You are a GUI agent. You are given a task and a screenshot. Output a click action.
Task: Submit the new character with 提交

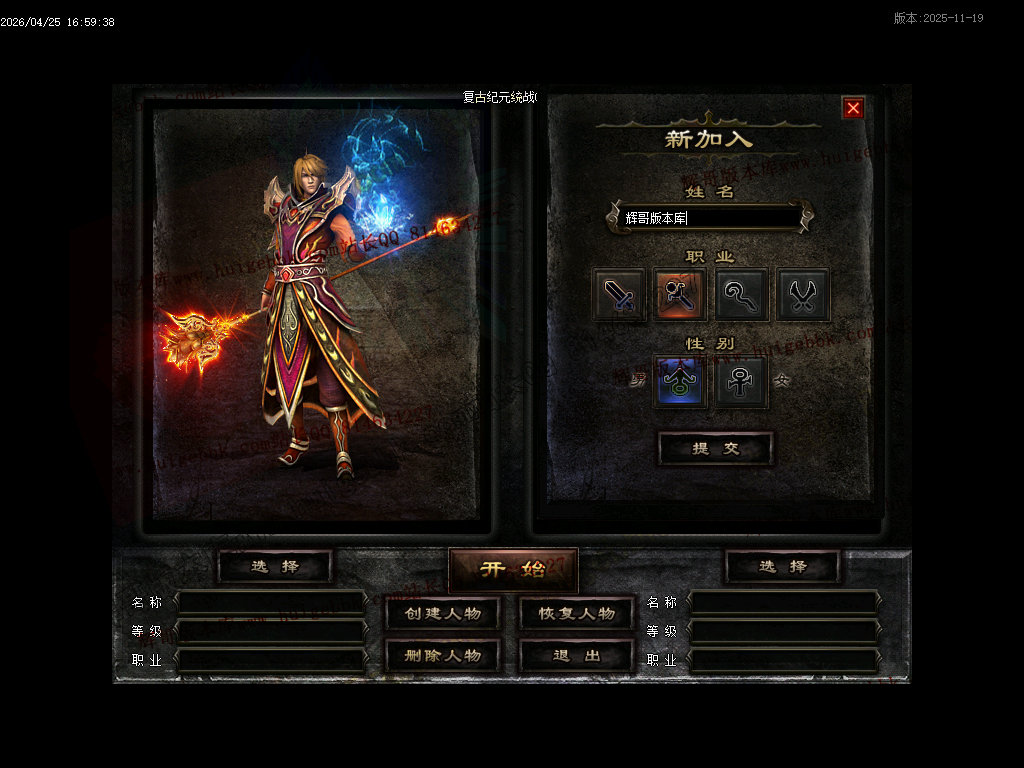pos(715,449)
